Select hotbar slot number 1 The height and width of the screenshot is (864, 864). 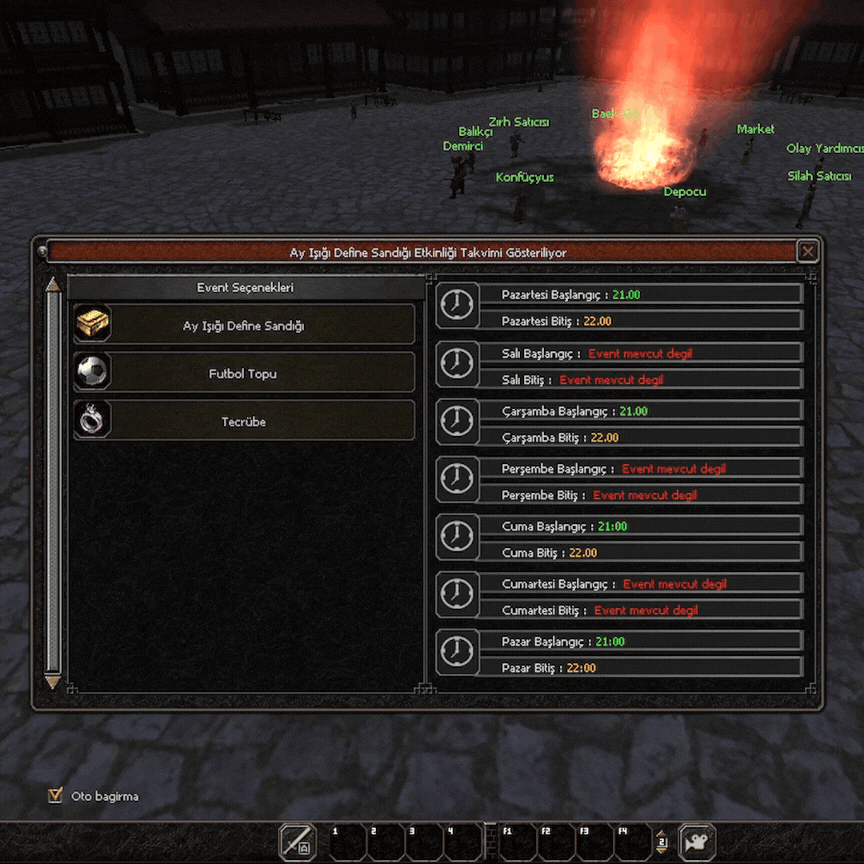(347, 843)
